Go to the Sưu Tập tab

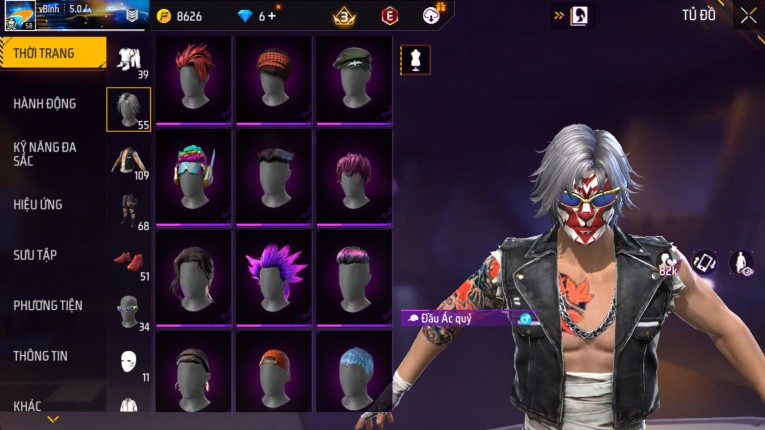[x=35, y=255]
